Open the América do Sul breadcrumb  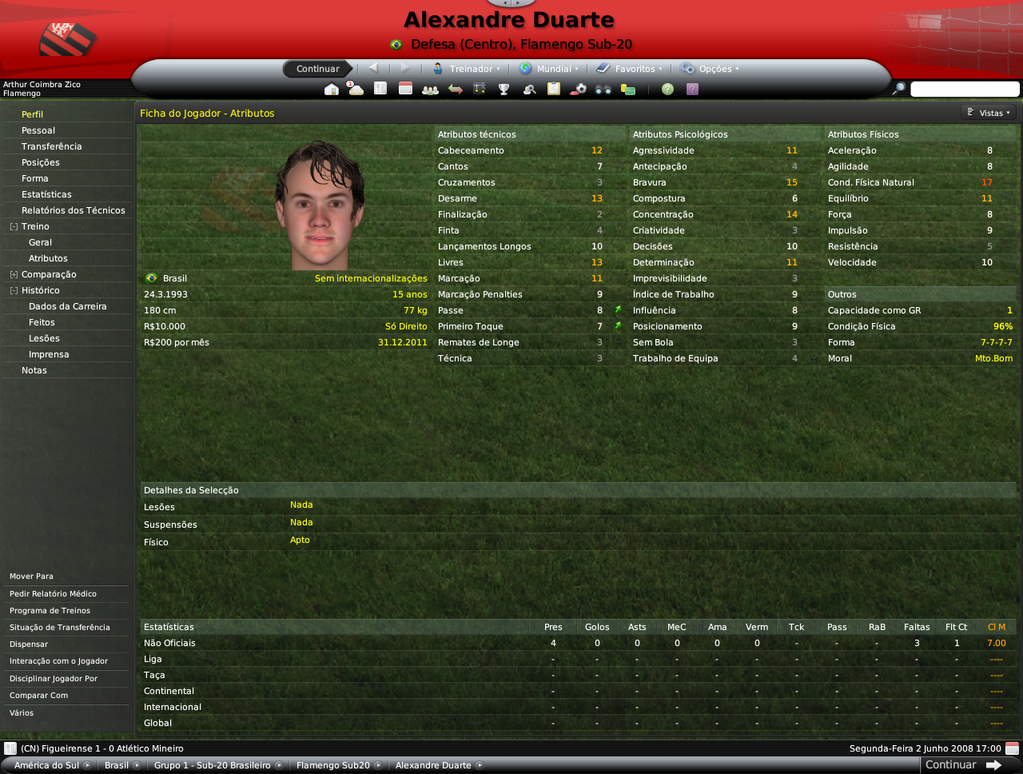click(x=46, y=765)
